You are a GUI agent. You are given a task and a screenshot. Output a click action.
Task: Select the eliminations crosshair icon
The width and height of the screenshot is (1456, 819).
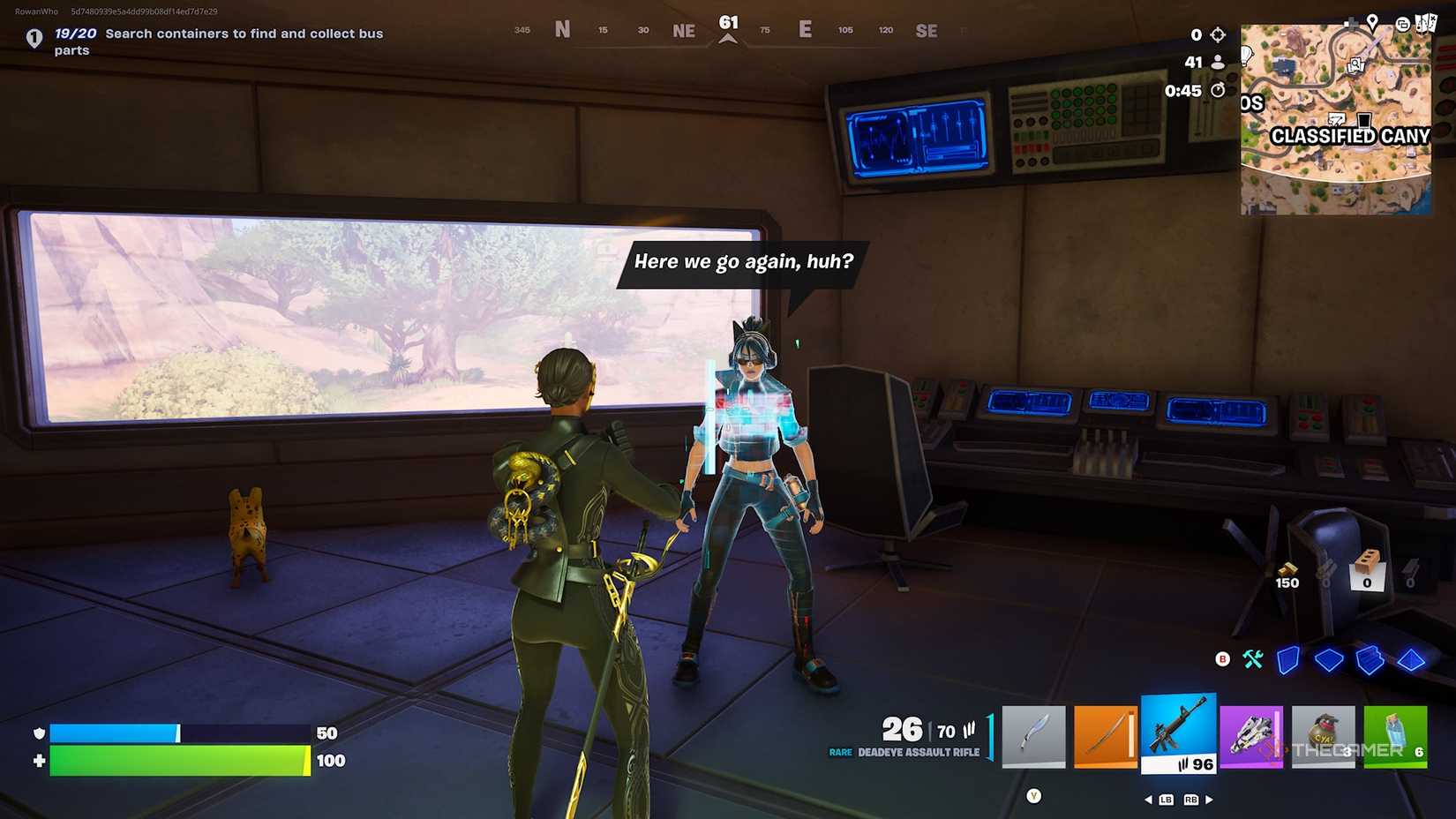(x=1218, y=34)
